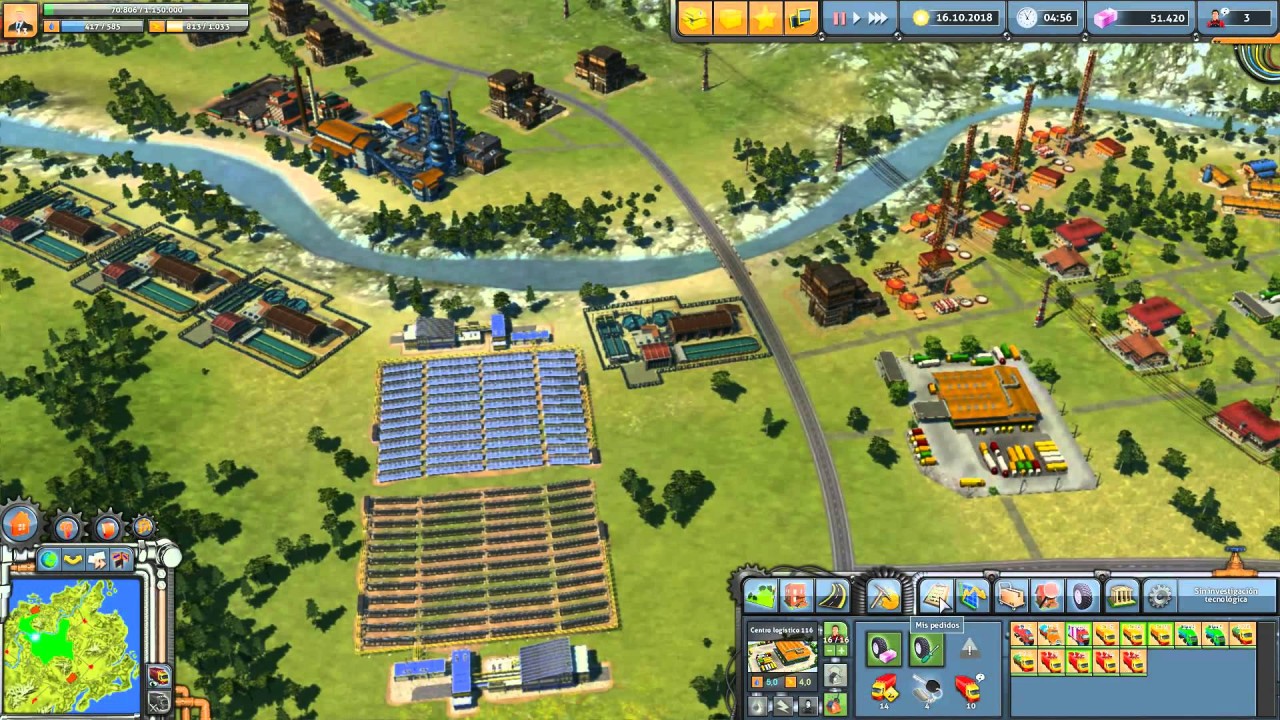Open the road construction menu

pos(832,596)
